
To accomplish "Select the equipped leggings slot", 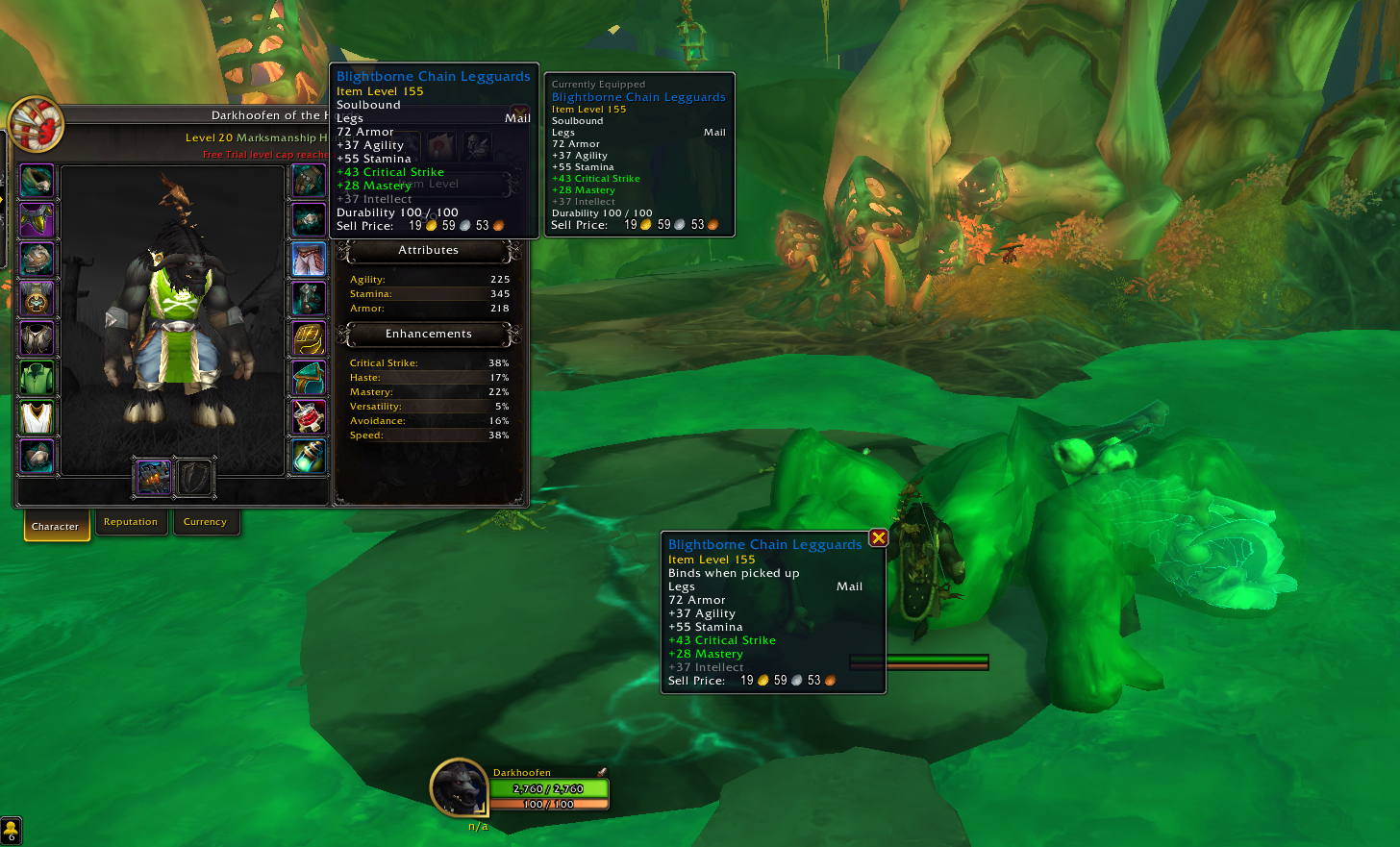I will (309, 260).
